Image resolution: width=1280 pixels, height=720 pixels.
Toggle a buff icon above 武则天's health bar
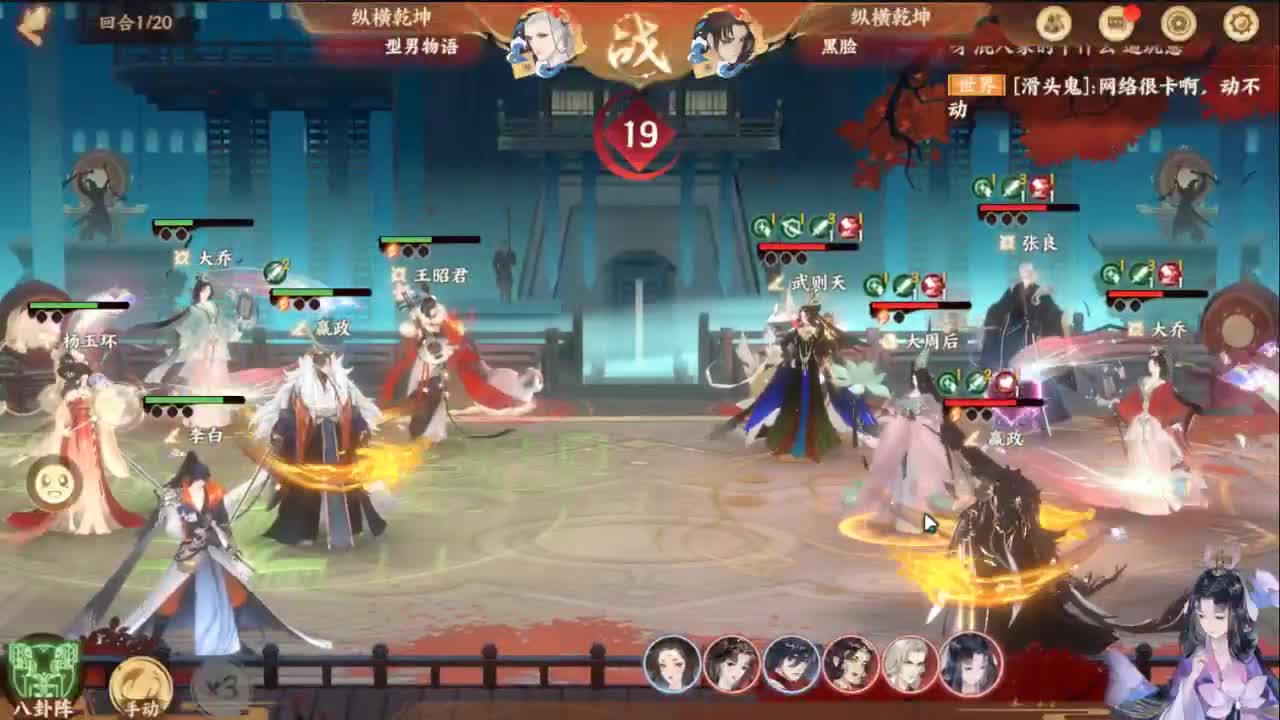click(x=790, y=226)
